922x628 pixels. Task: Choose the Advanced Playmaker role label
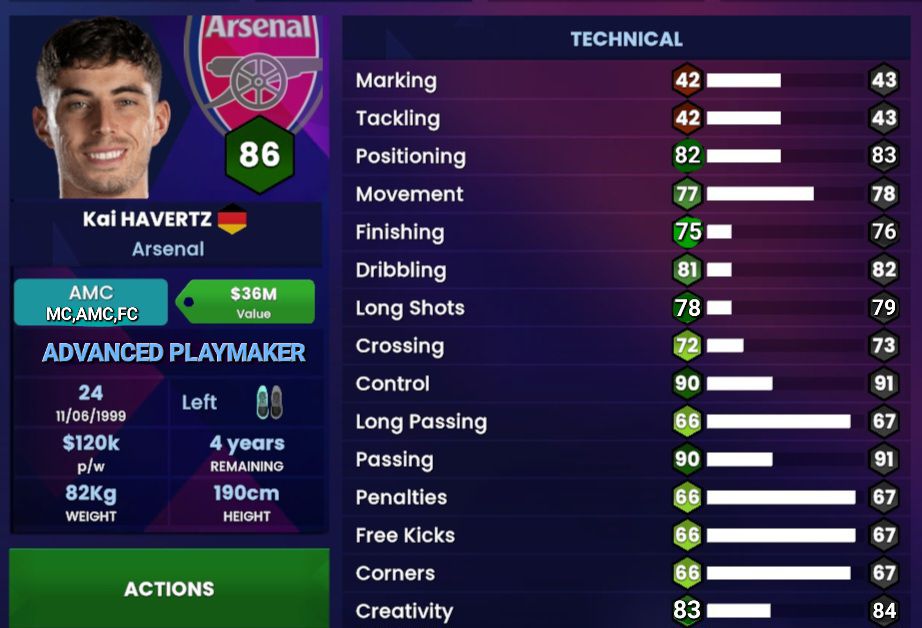click(174, 352)
